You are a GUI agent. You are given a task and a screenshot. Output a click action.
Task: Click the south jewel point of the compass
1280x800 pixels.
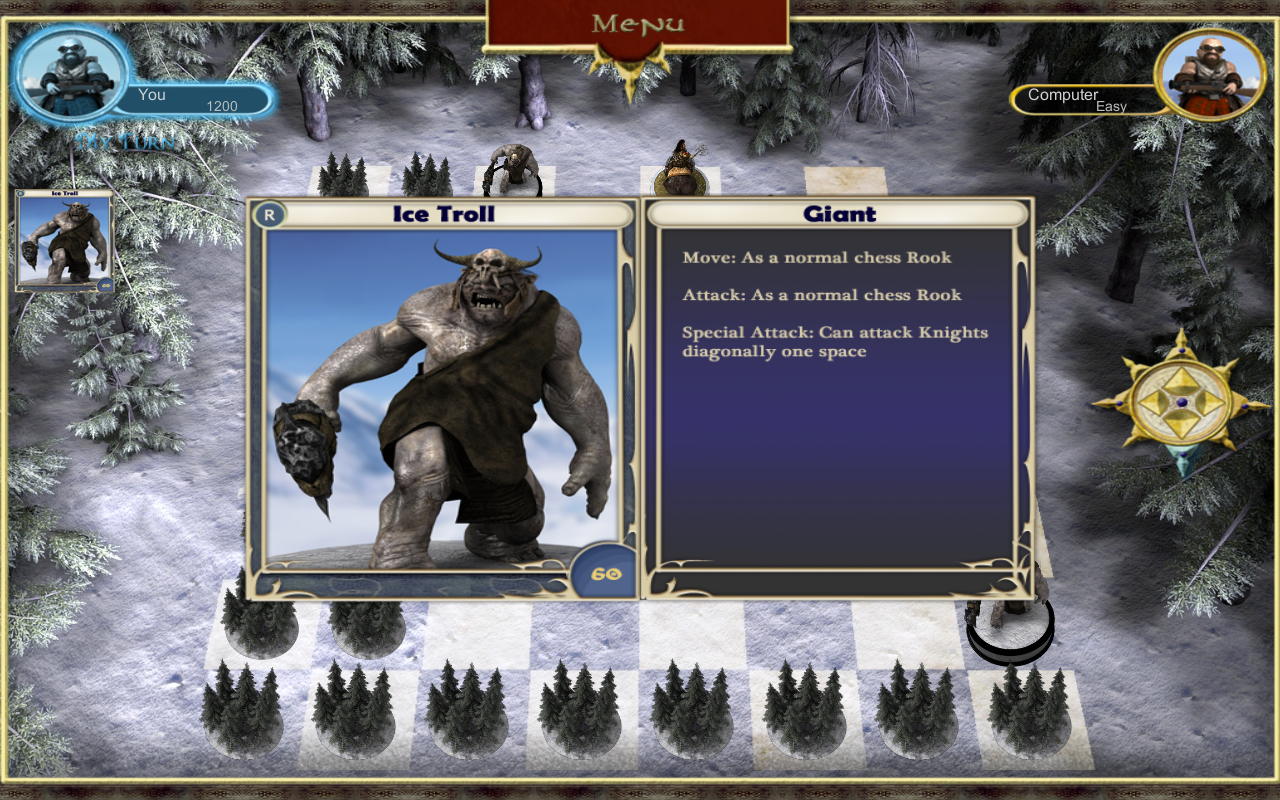[1183, 455]
